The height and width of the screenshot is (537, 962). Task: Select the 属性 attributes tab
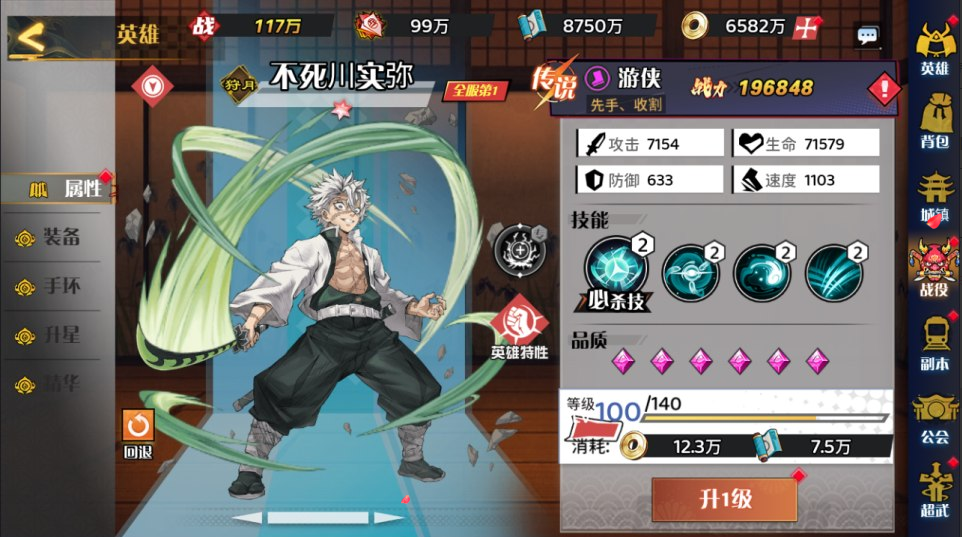[58, 187]
